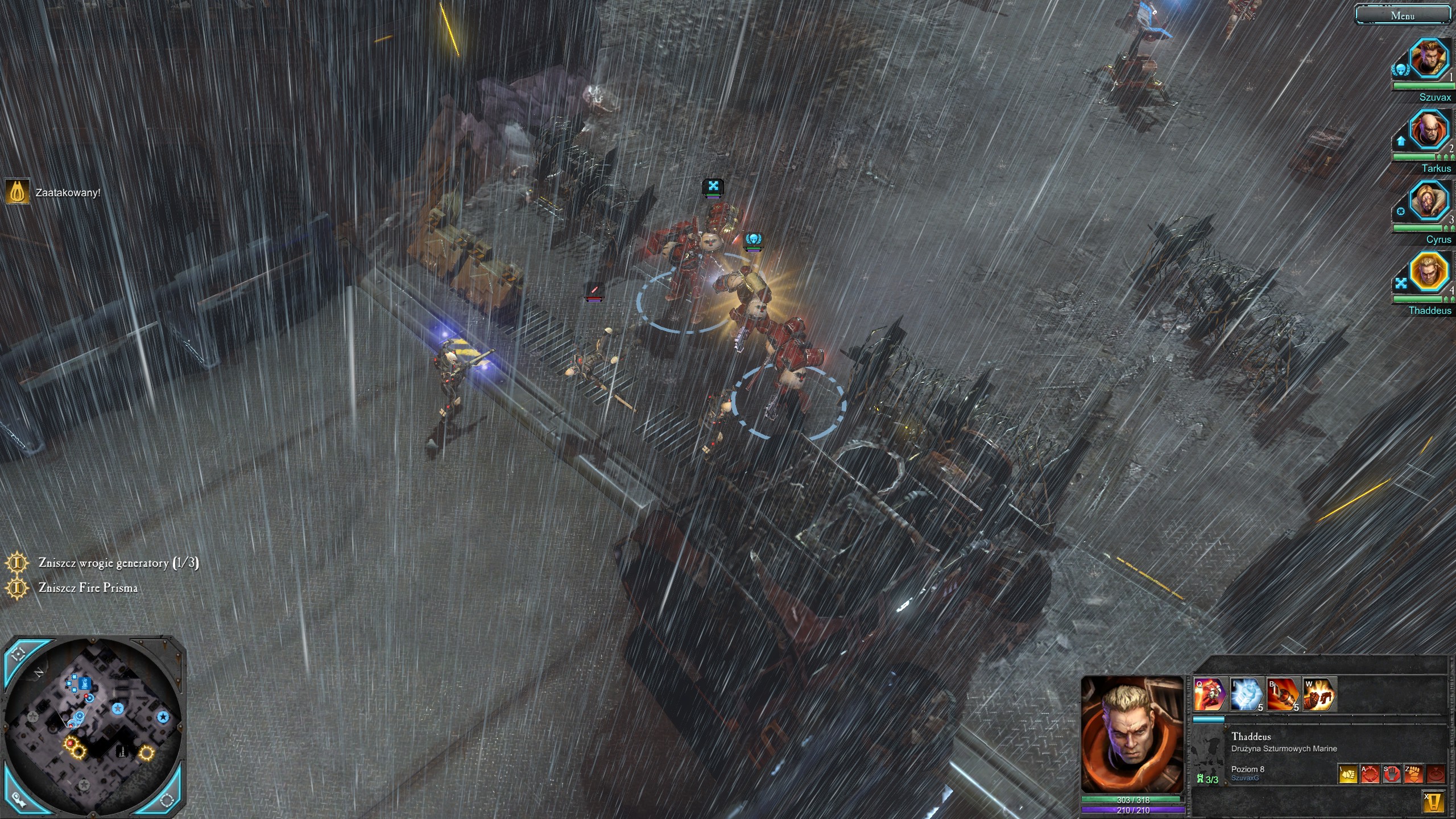This screenshot has height=819, width=1456.
Task: Click the minimap's bottom-right circular arrows button
Action: (x=167, y=799)
